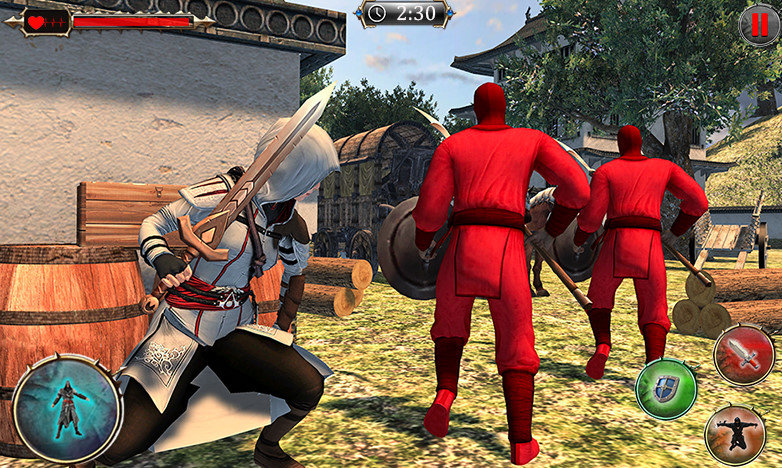Tap the red sword attack button
Viewport: 782px width, 468px height.
pyautogui.click(x=743, y=355)
